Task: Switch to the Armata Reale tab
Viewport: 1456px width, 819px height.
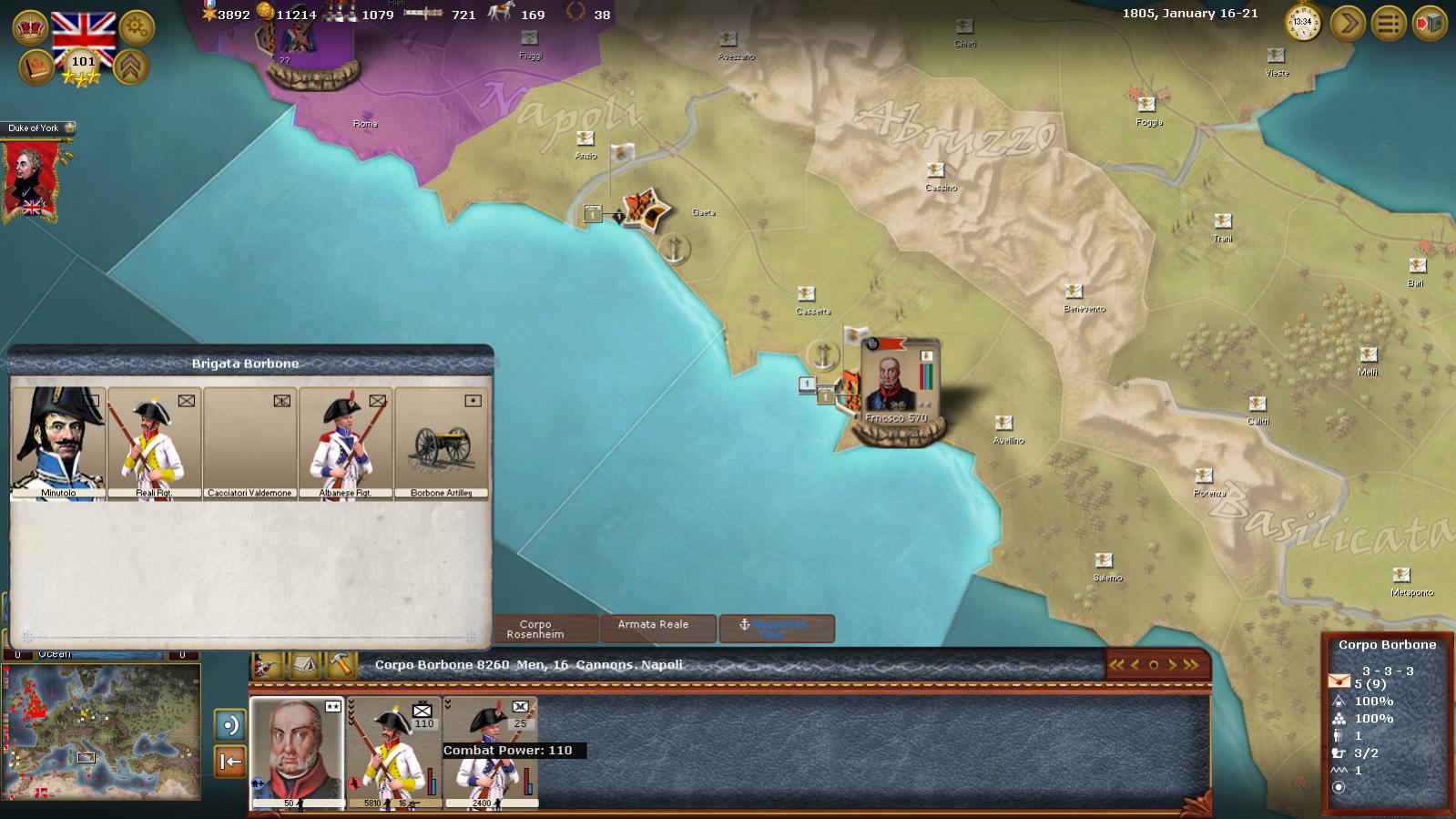Action: pos(653,628)
